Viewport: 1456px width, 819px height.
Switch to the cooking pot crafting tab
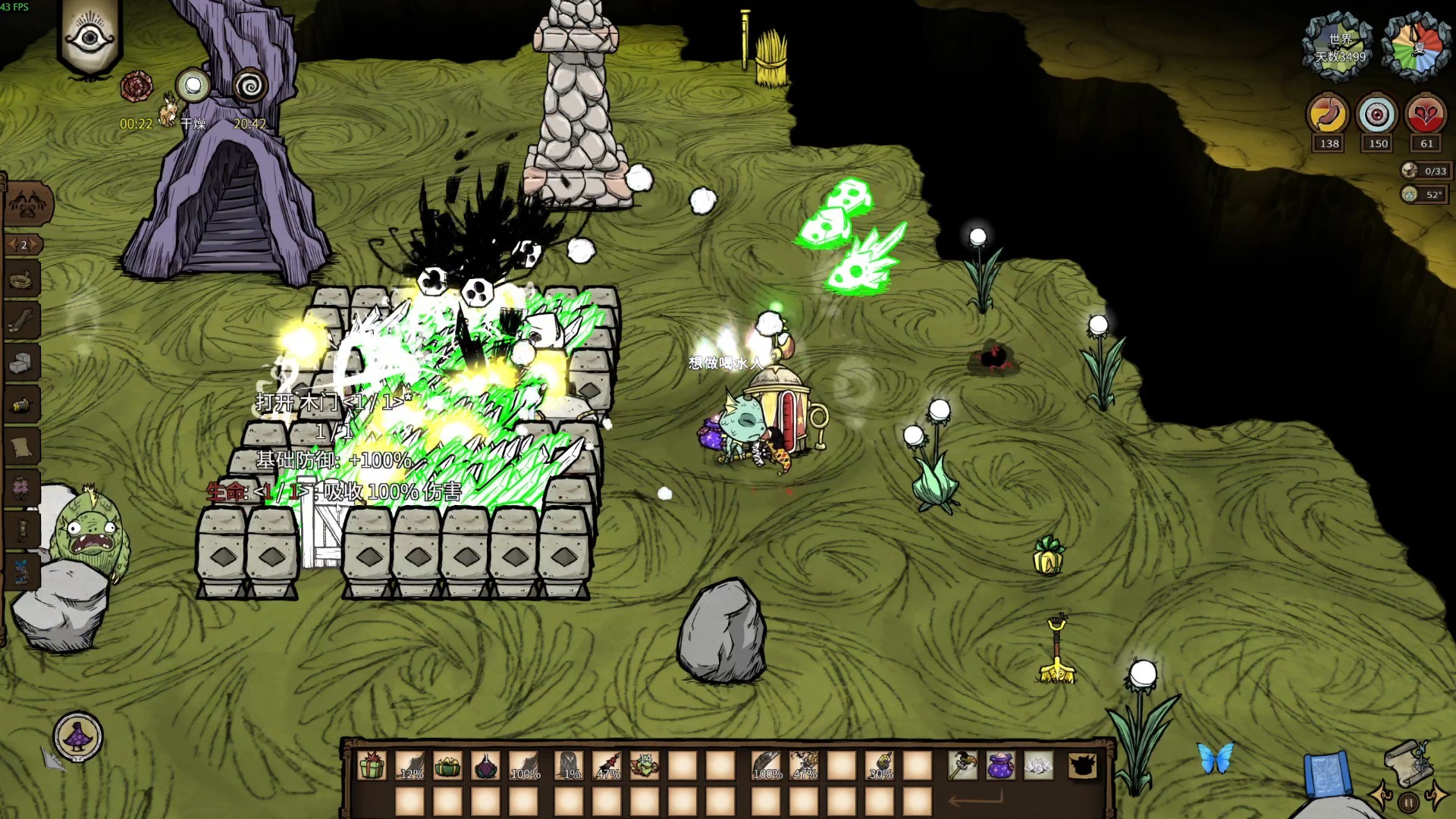[23, 279]
